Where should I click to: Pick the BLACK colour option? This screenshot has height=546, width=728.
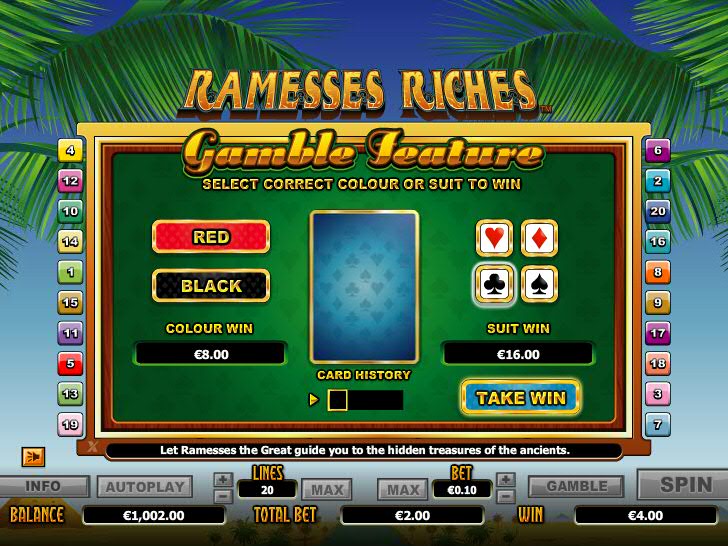[x=211, y=285]
